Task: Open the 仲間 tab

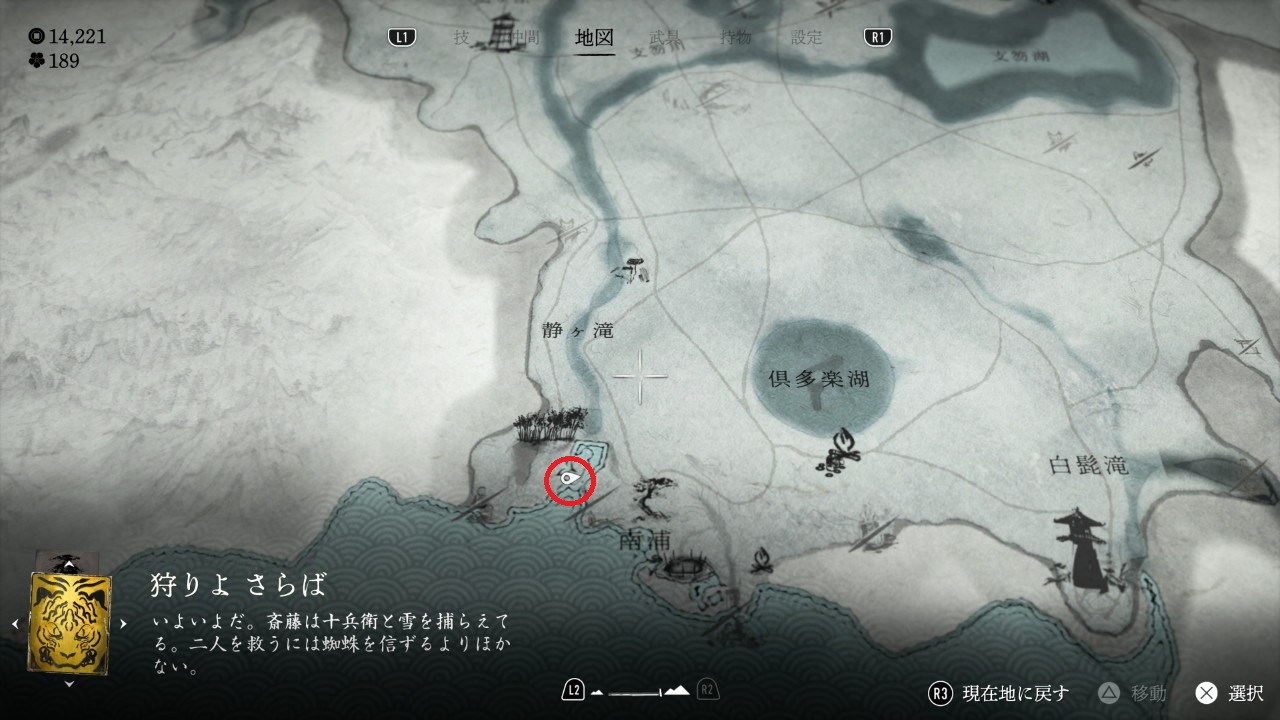Action: click(523, 38)
